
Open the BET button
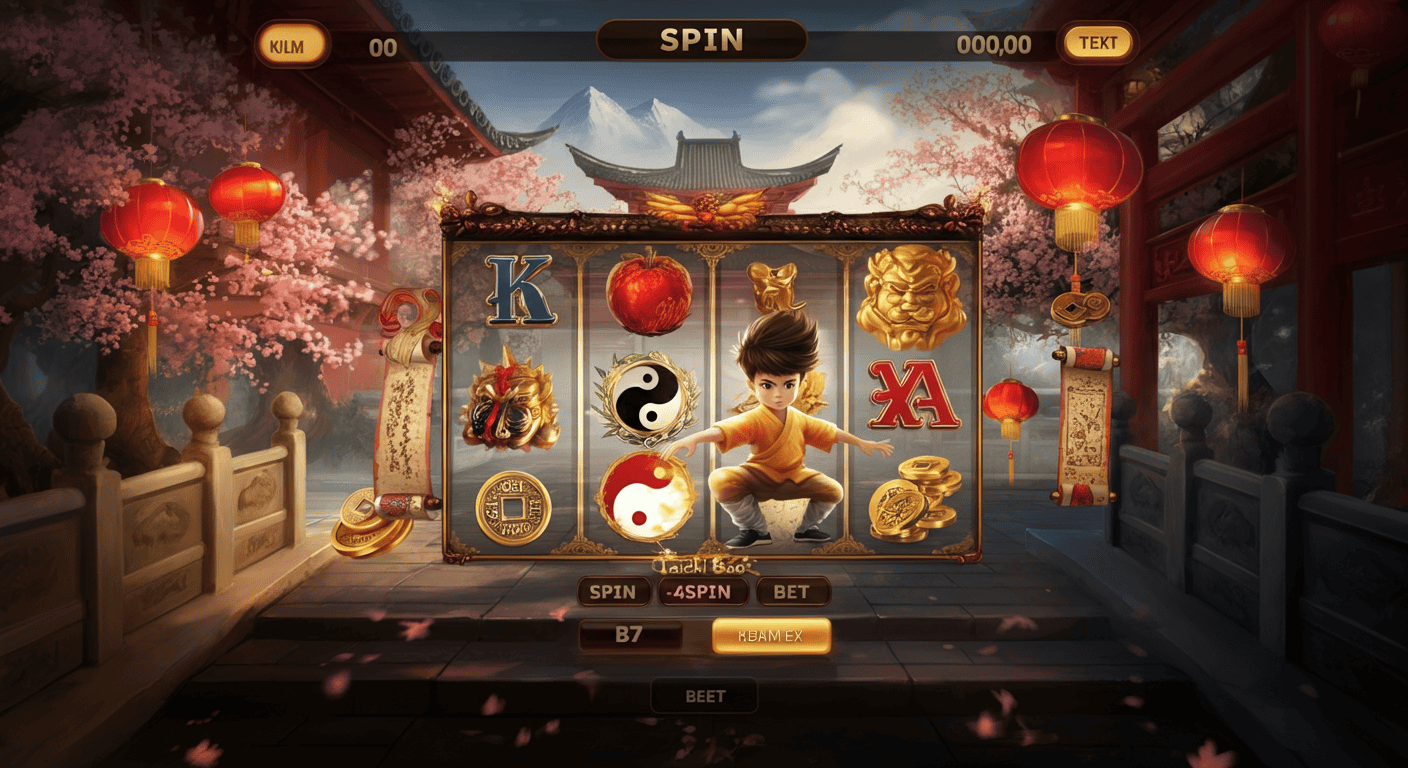click(792, 591)
